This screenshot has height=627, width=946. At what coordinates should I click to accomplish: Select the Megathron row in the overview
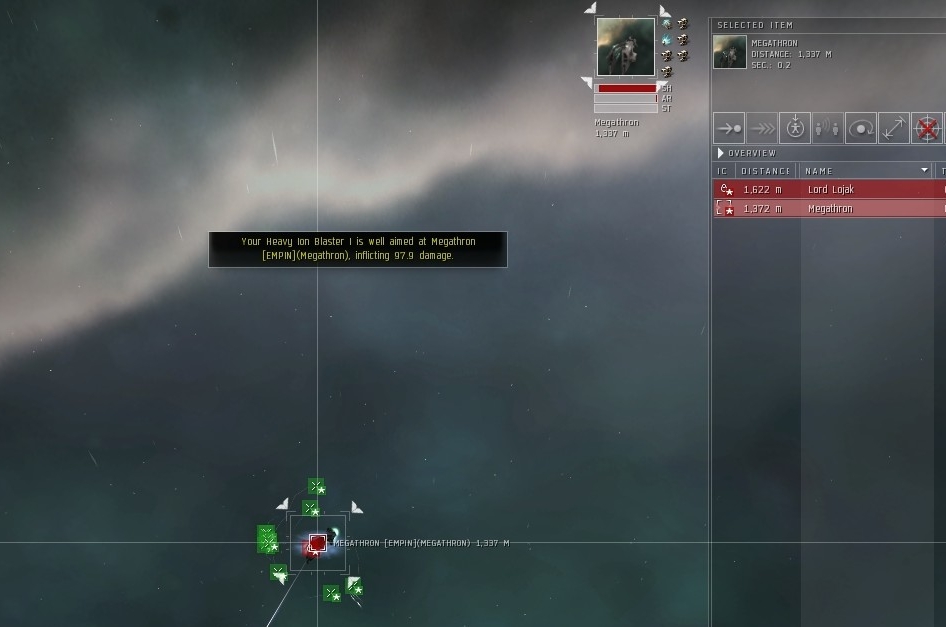(828, 208)
